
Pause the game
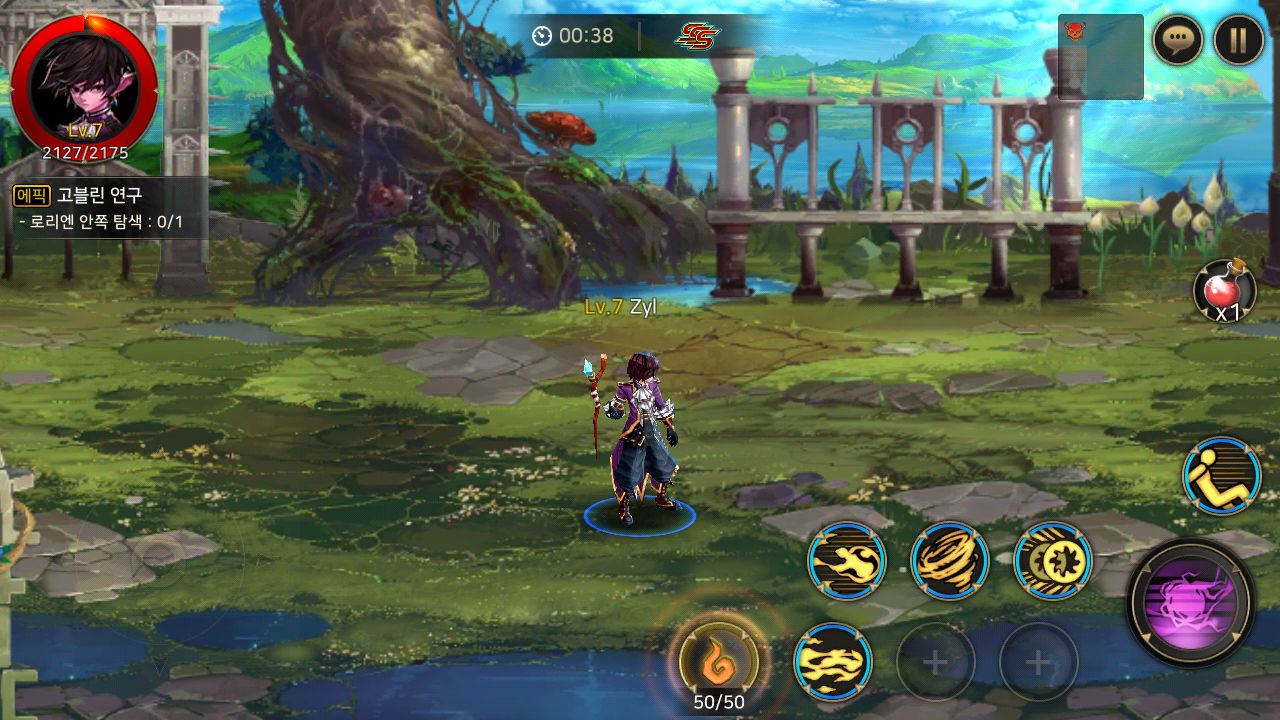1238,41
